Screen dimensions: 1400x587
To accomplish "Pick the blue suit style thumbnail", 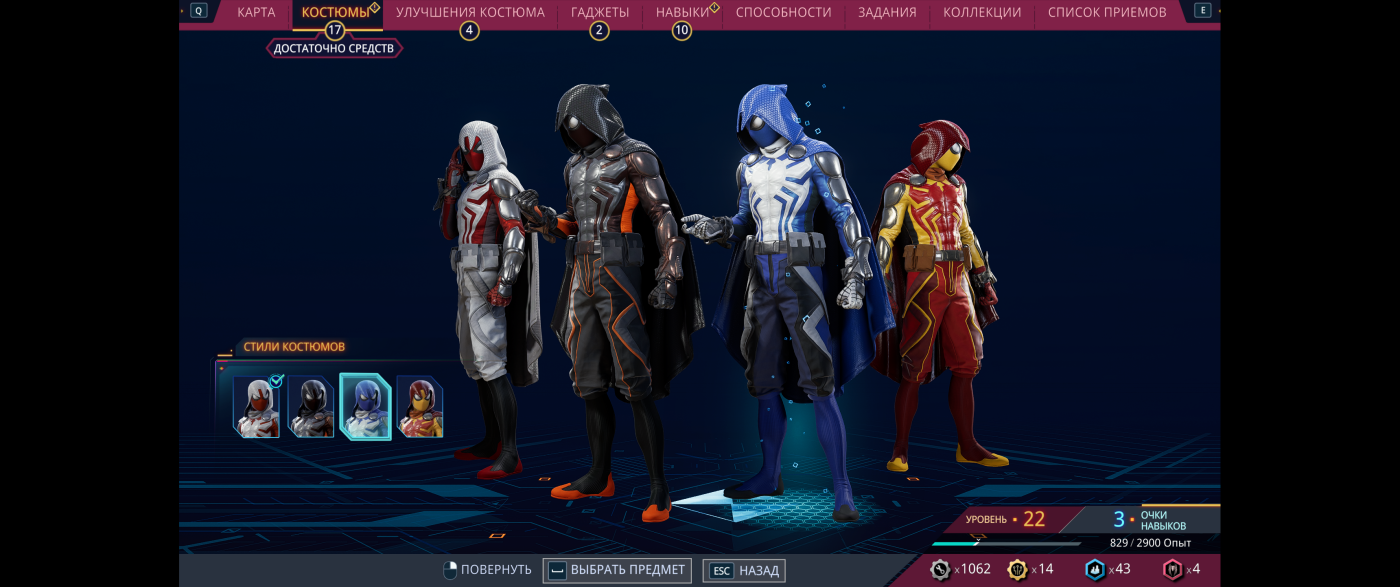I will (365, 407).
